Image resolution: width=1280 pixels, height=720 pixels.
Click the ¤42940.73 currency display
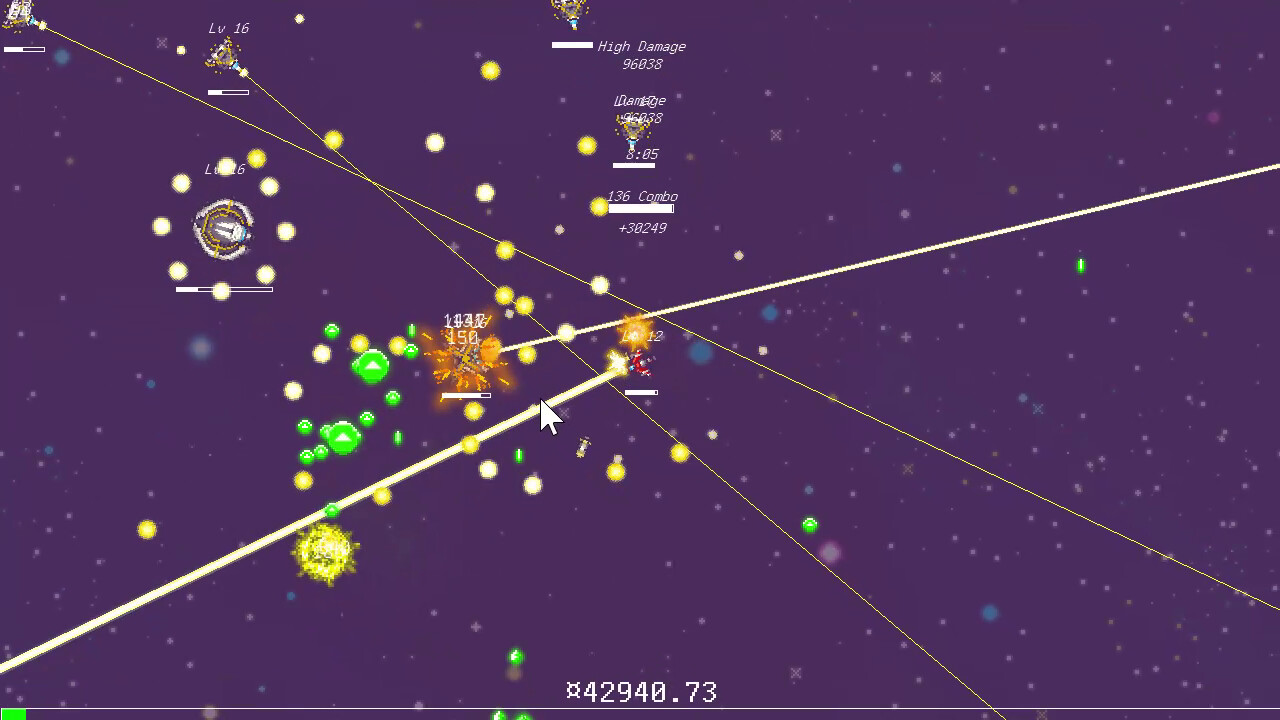point(643,690)
